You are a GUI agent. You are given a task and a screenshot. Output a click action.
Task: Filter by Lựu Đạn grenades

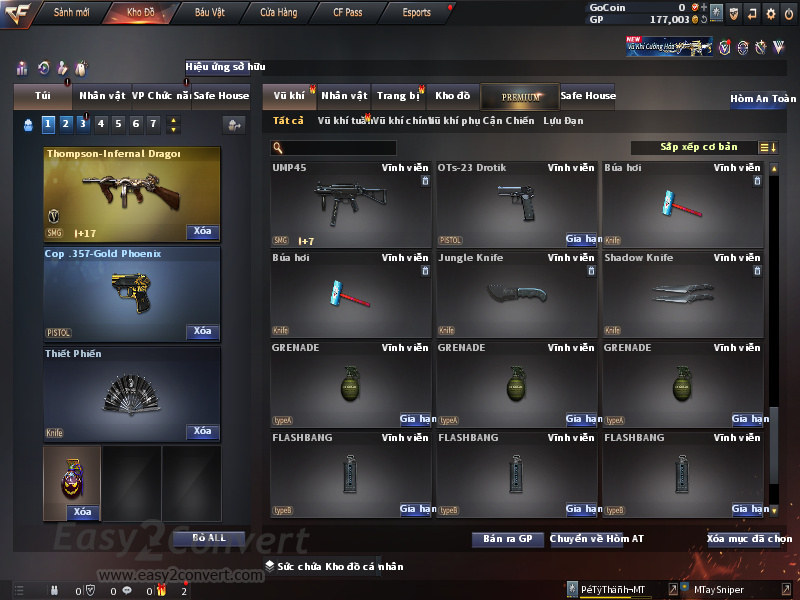coord(563,121)
